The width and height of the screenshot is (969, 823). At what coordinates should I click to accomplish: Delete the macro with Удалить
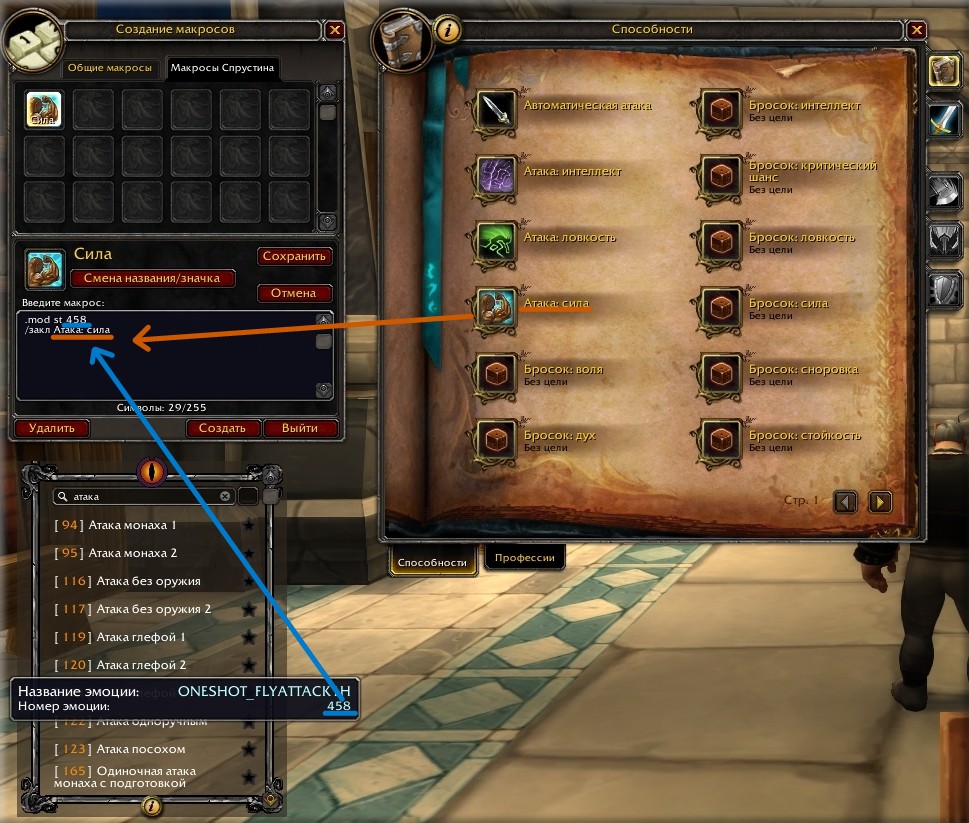[x=51, y=428]
